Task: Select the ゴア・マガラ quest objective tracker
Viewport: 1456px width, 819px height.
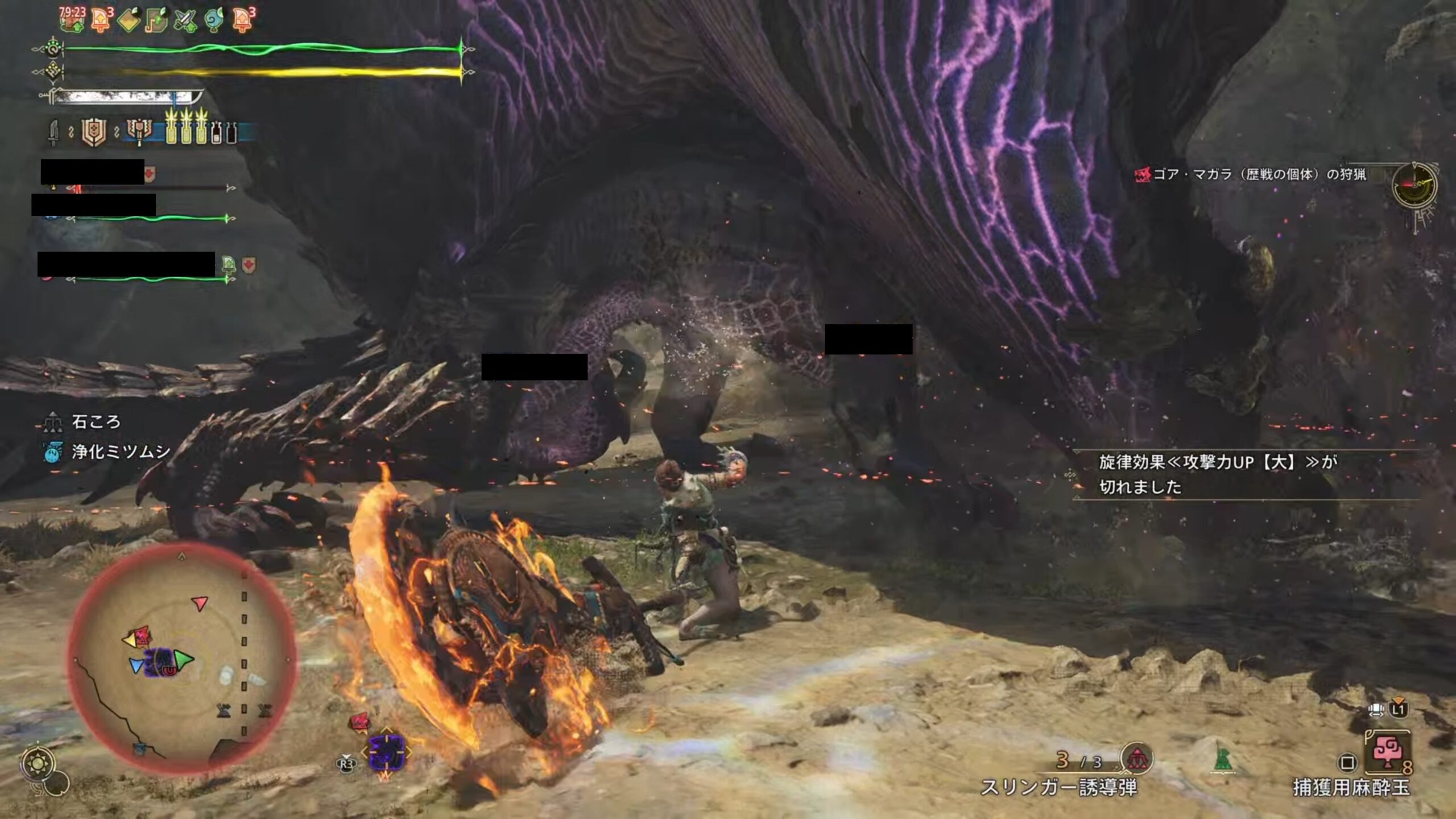Action: (x=1250, y=174)
